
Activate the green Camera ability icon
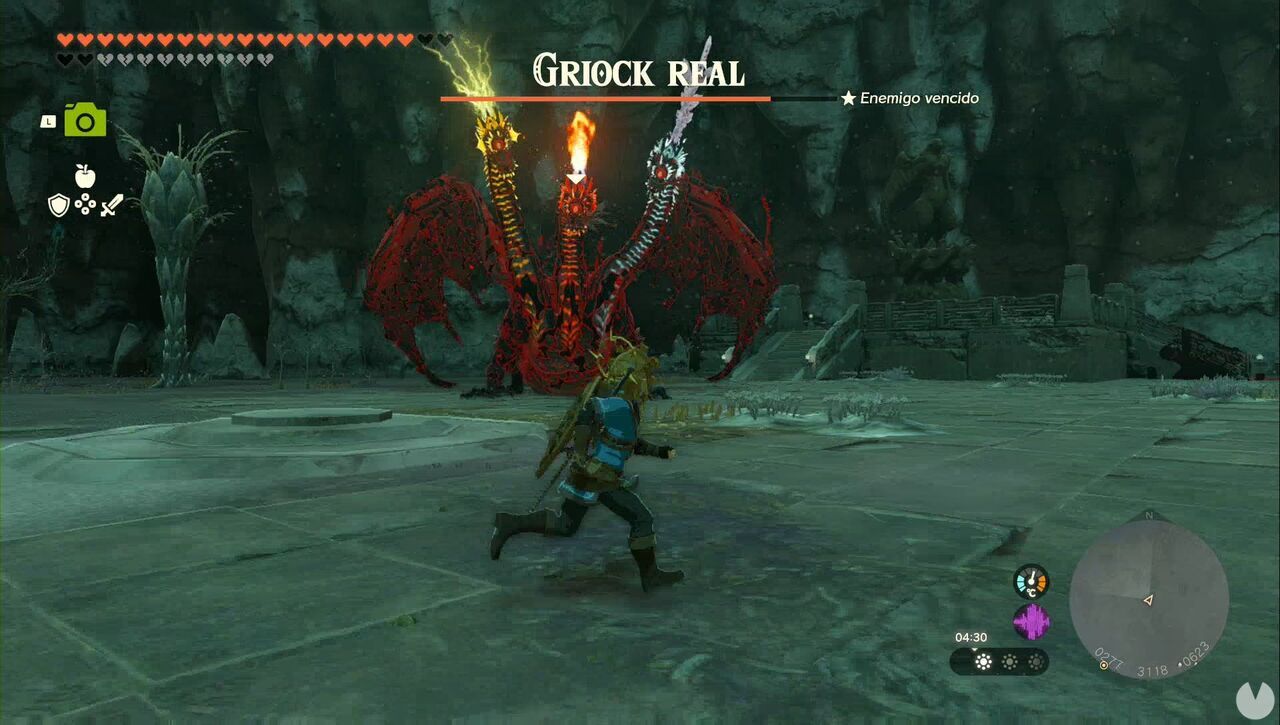click(85, 121)
